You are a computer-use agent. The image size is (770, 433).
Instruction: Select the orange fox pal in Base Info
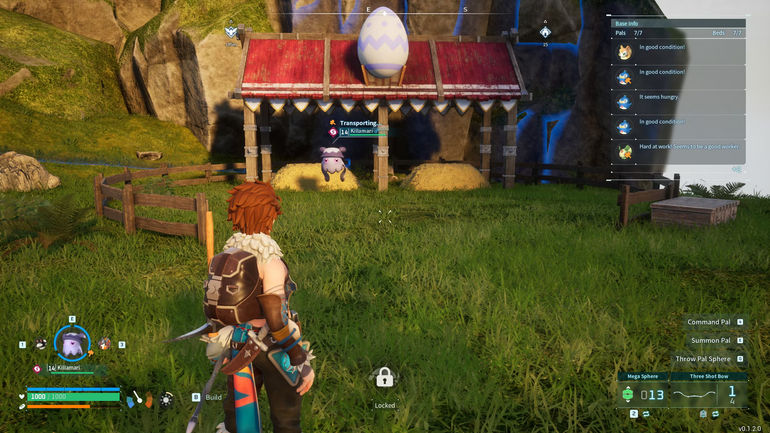pos(625,52)
